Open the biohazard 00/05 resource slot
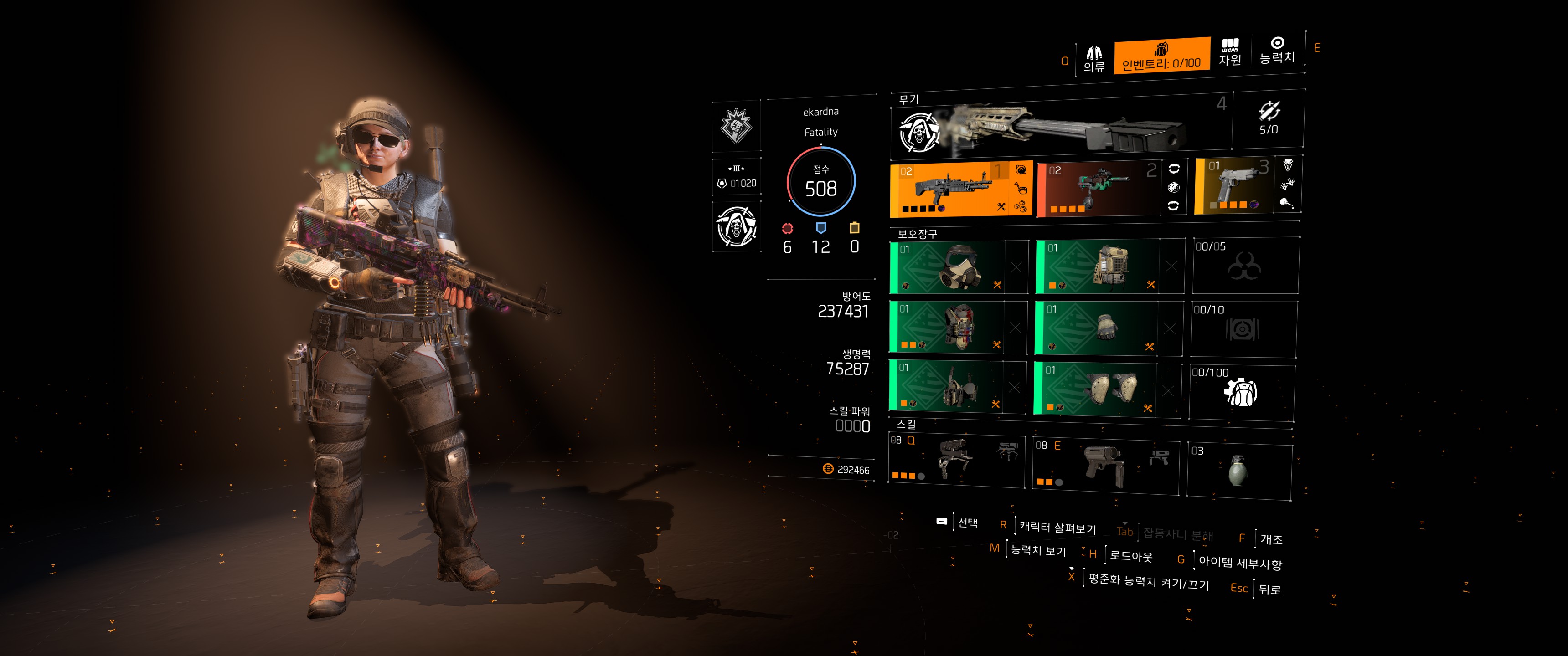The width and height of the screenshot is (1568, 656). tap(1245, 265)
